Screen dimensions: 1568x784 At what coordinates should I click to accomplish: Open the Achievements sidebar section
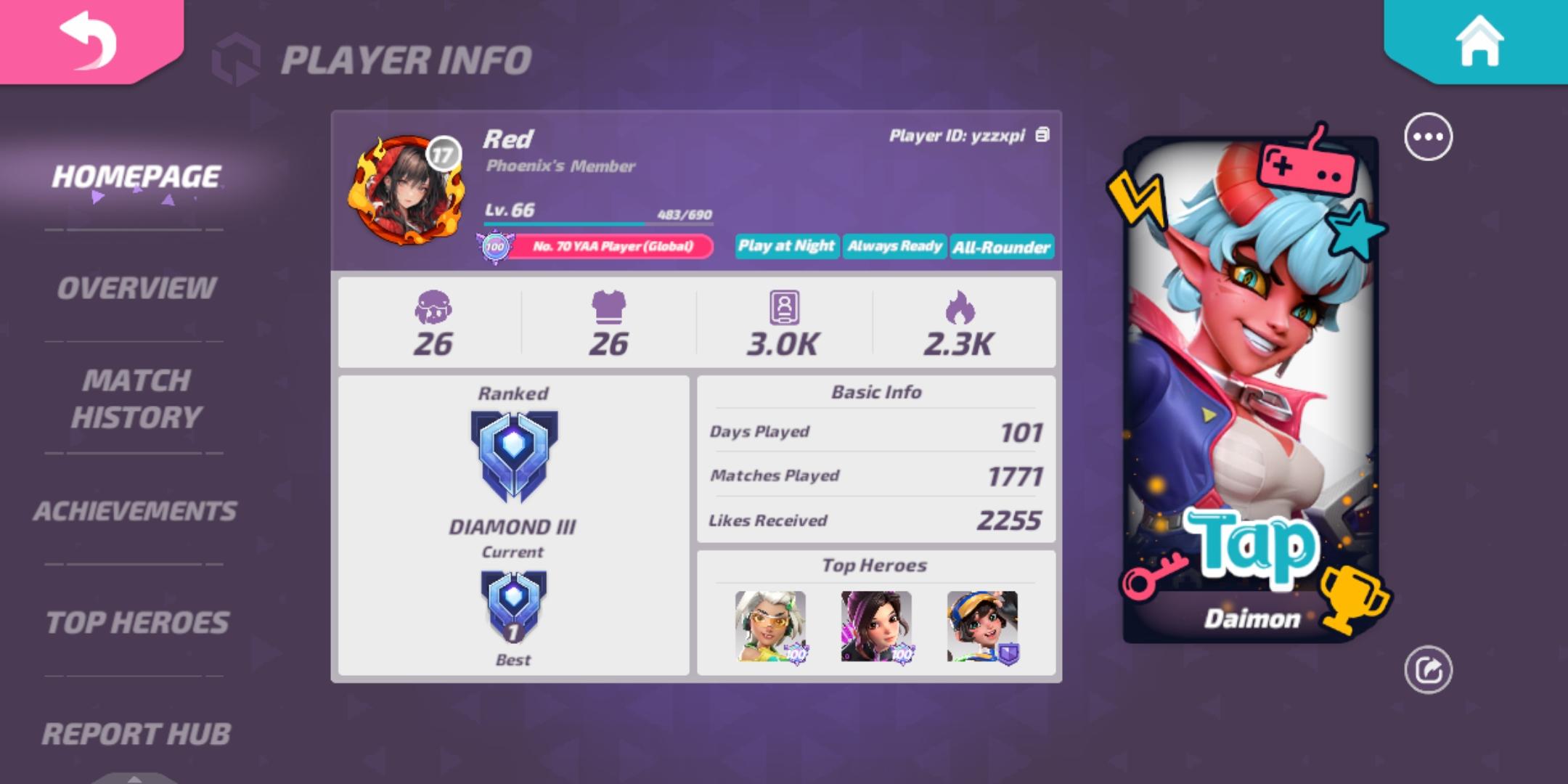click(x=135, y=508)
